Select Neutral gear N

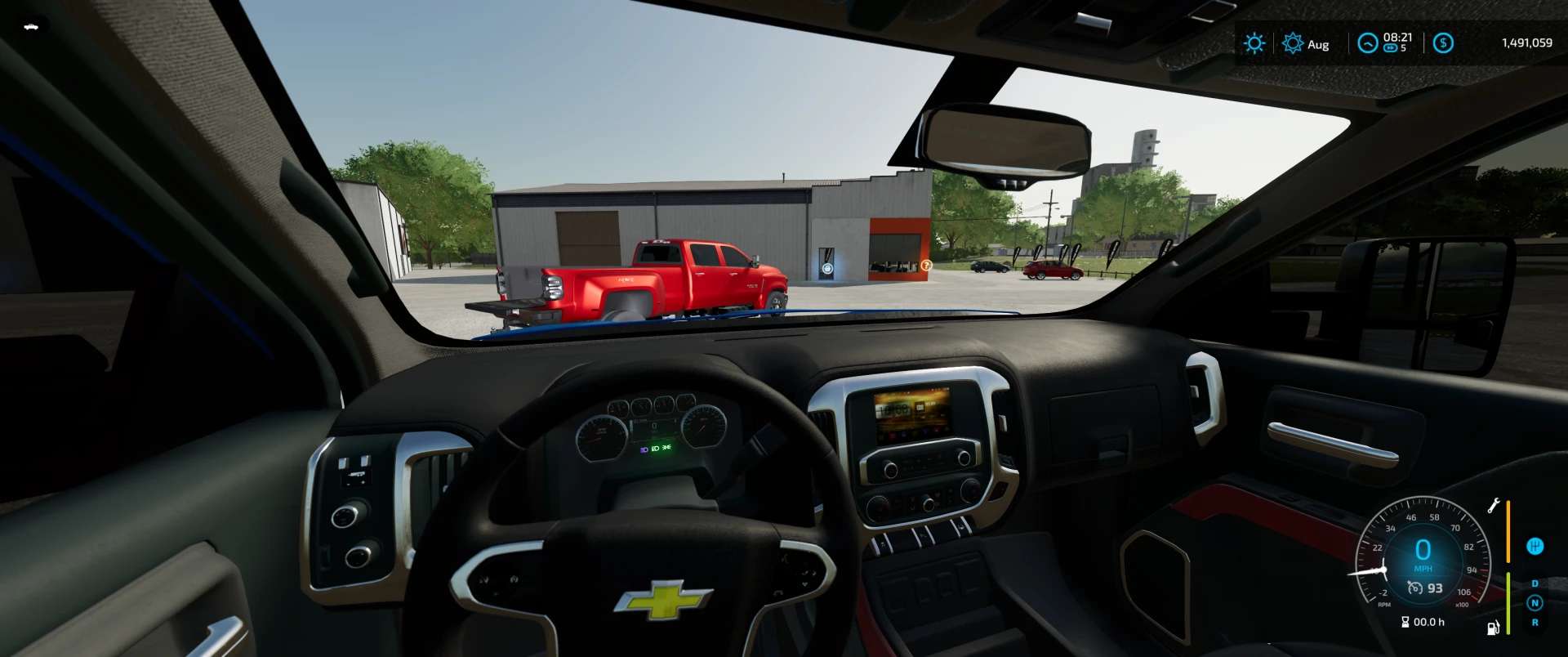pos(1535,603)
